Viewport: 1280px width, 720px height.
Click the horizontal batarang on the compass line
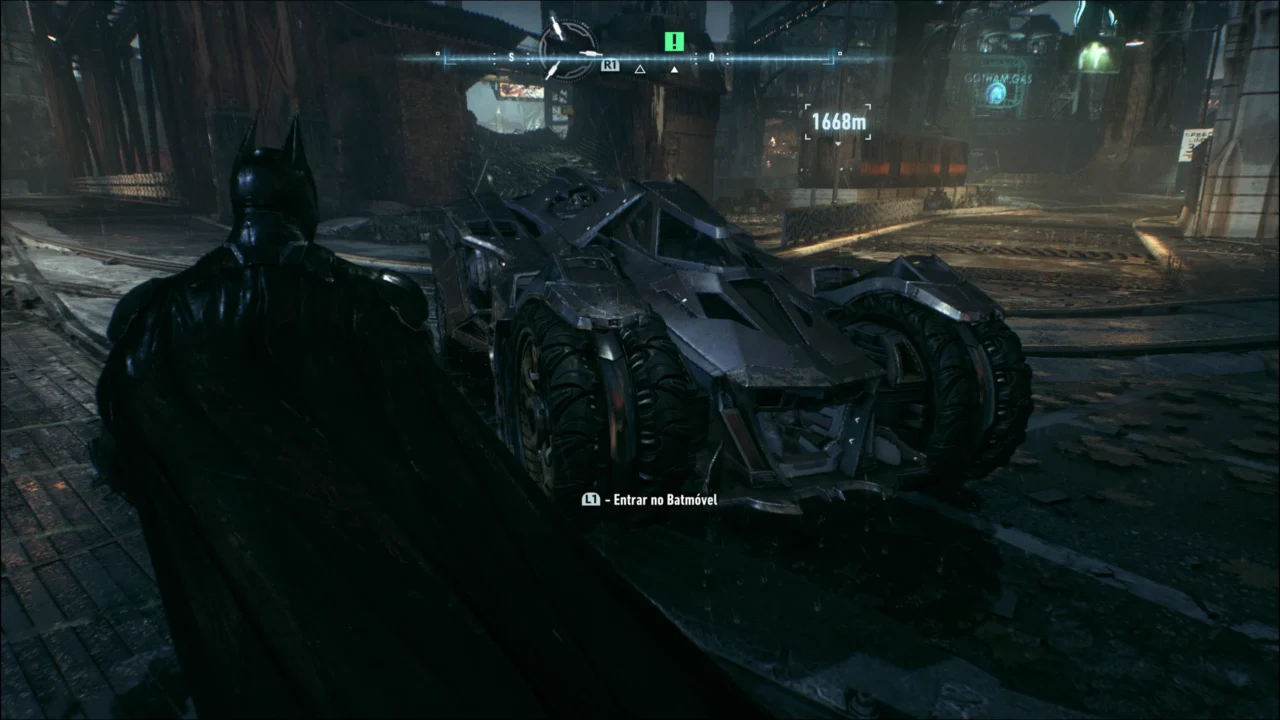point(590,54)
